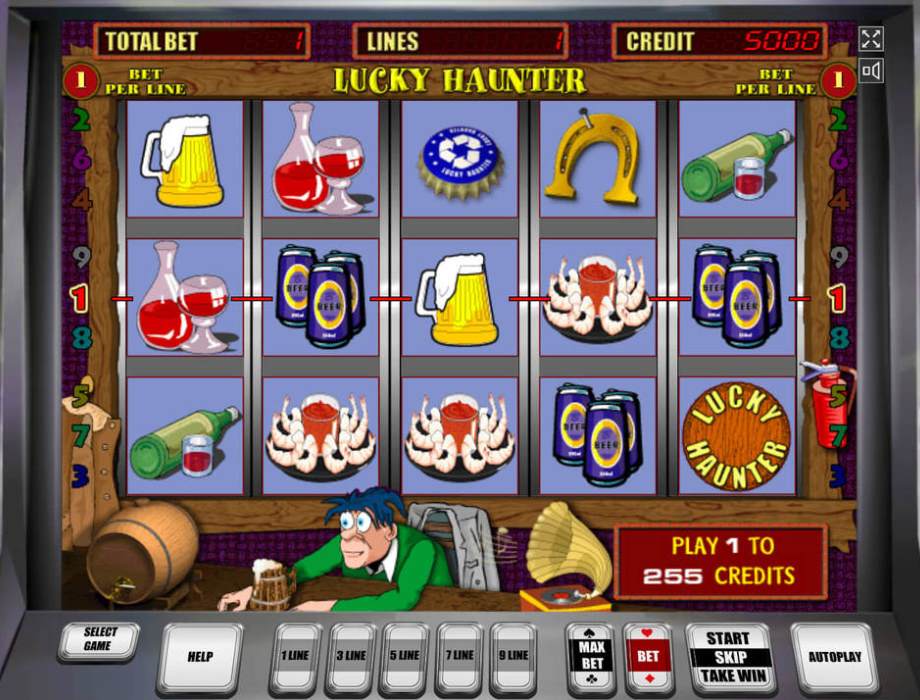Turn on Autoplay
Screen dimensions: 920x700
(833, 657)
